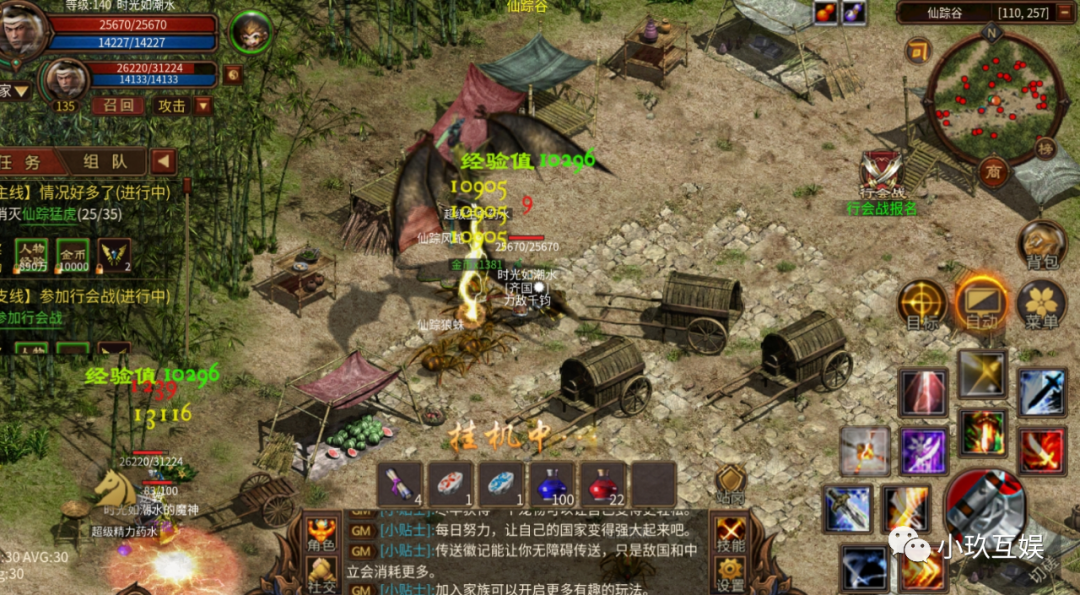Use the red potion with 22 count
The width and height of the screenshot is (1080, 595).
tap(603, 483)
